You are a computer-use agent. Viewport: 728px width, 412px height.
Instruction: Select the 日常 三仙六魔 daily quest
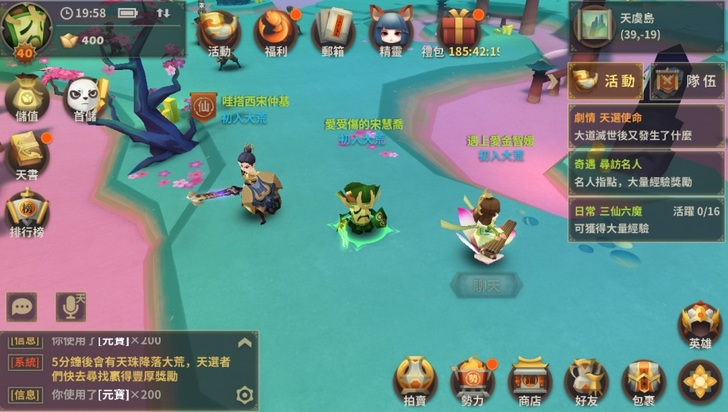tap(645, 219)
